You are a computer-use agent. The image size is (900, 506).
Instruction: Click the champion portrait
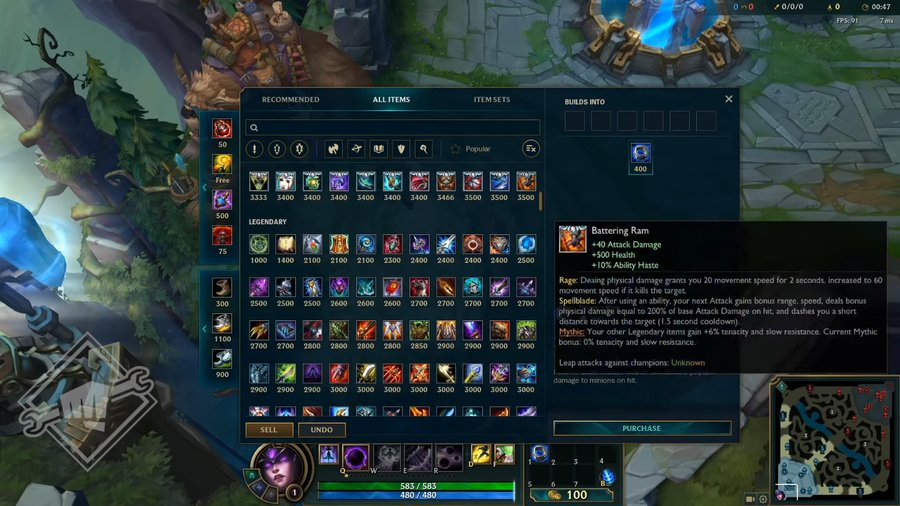(277, 468)
